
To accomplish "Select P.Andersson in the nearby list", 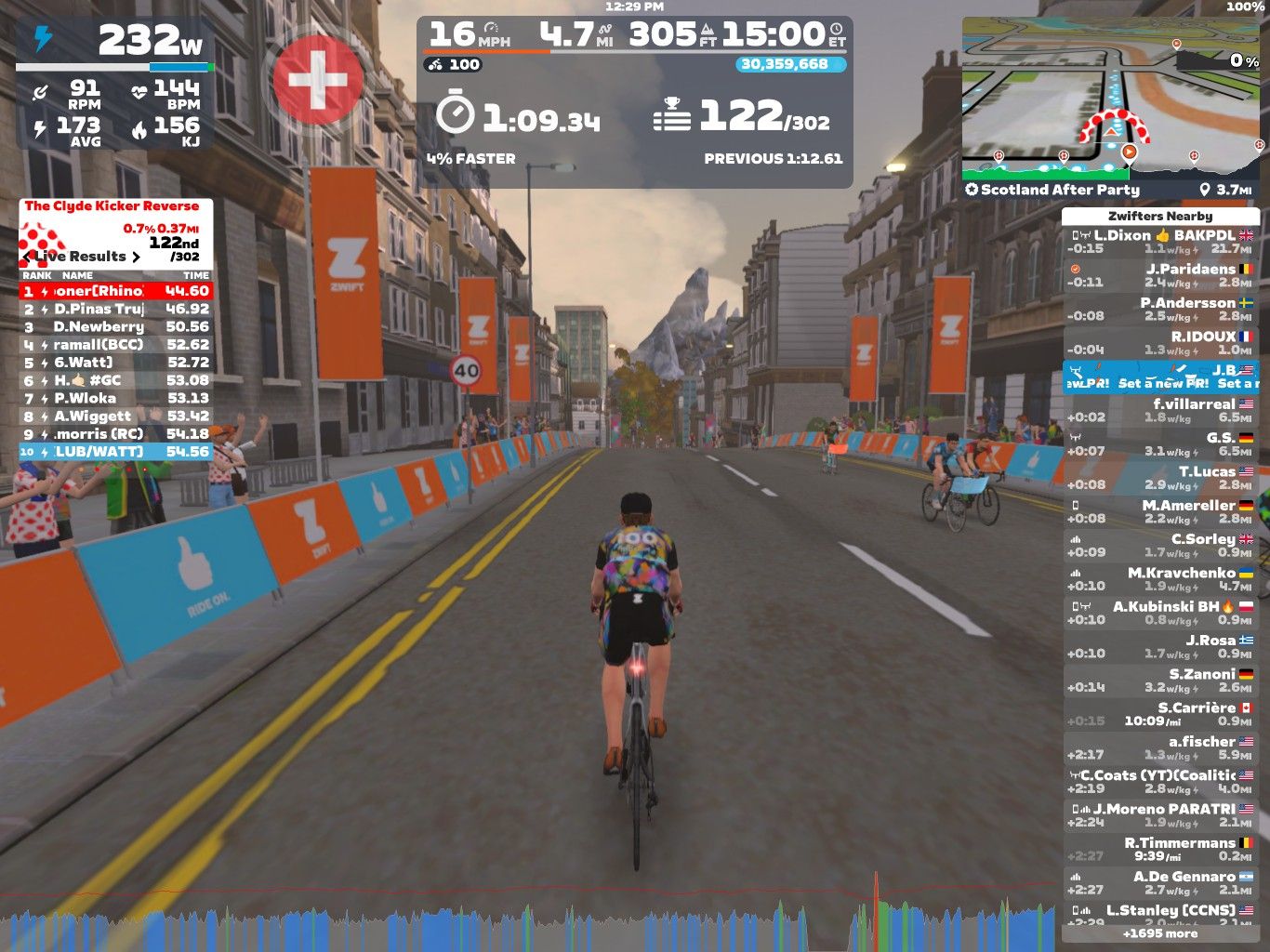I will coord(1159,309).
